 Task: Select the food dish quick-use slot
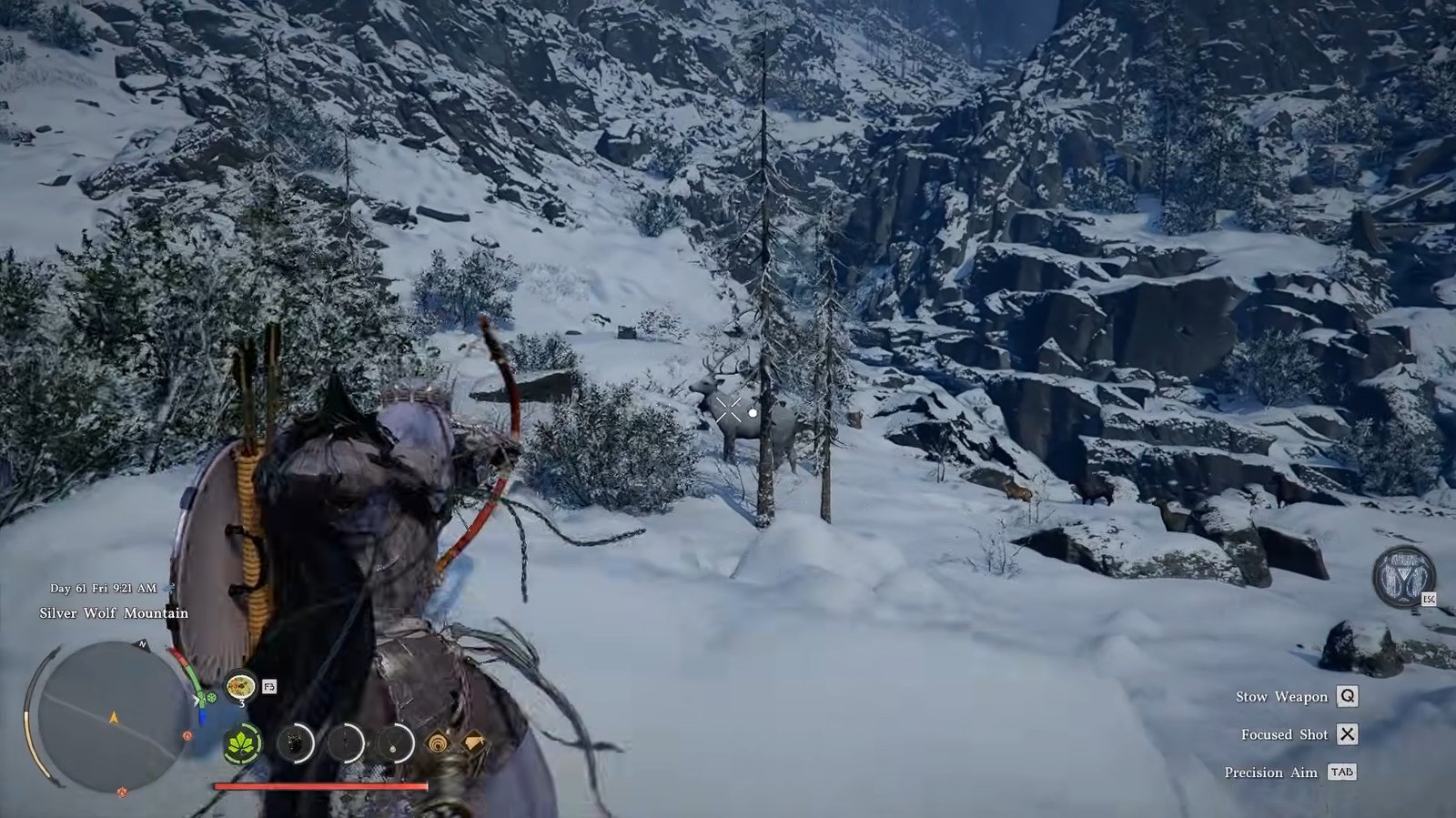[x=241, y=685]
